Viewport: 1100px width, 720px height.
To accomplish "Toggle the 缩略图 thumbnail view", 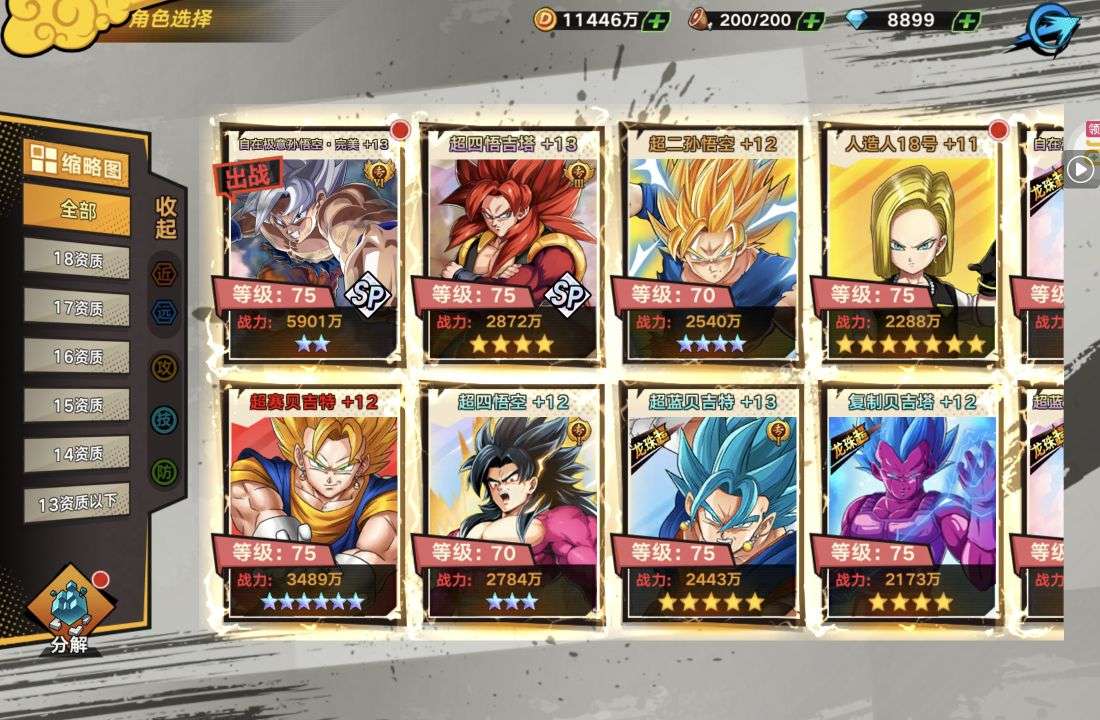I will (77, 162).
